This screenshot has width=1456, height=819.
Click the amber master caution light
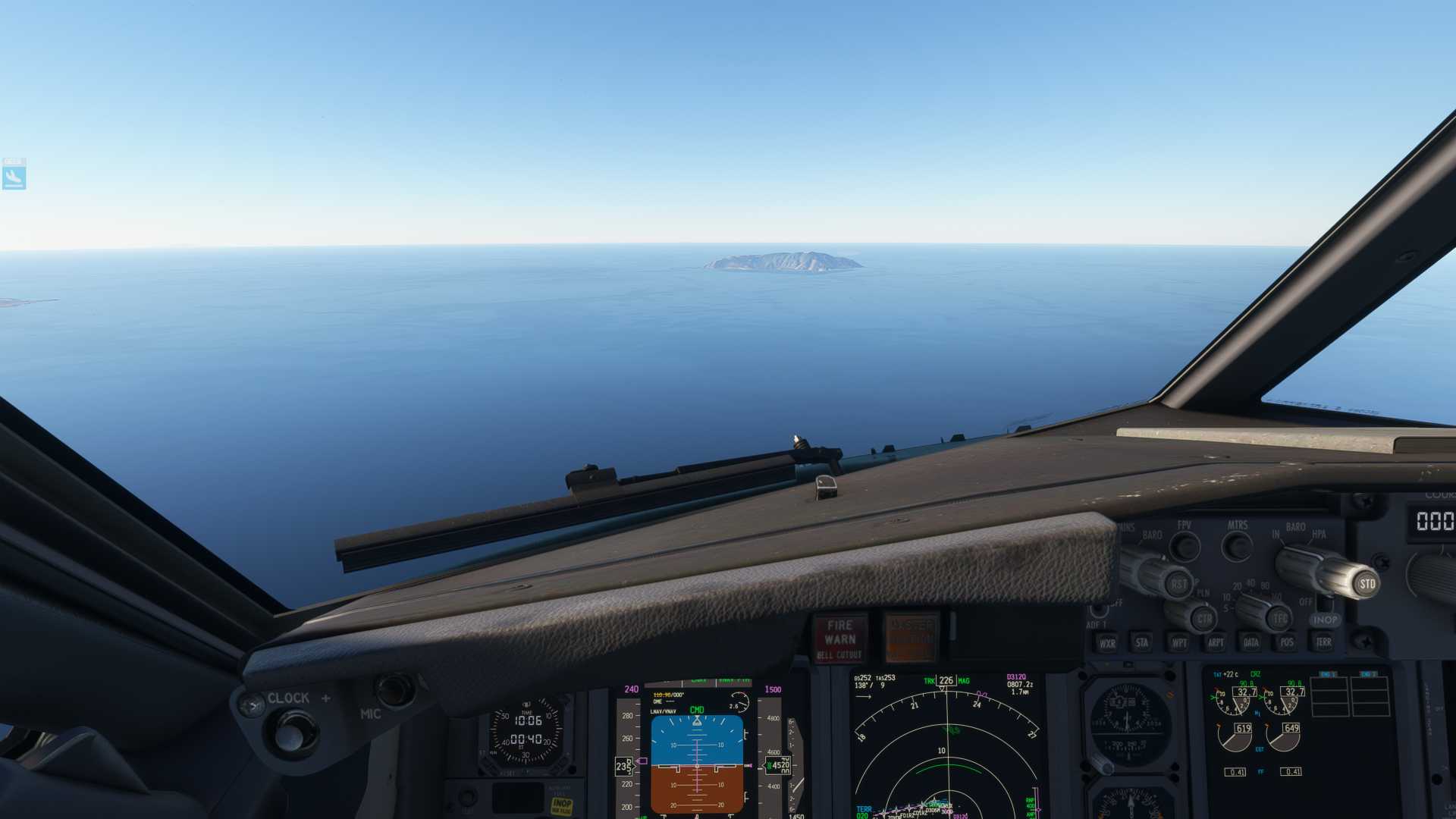click(x=912, y=639)
